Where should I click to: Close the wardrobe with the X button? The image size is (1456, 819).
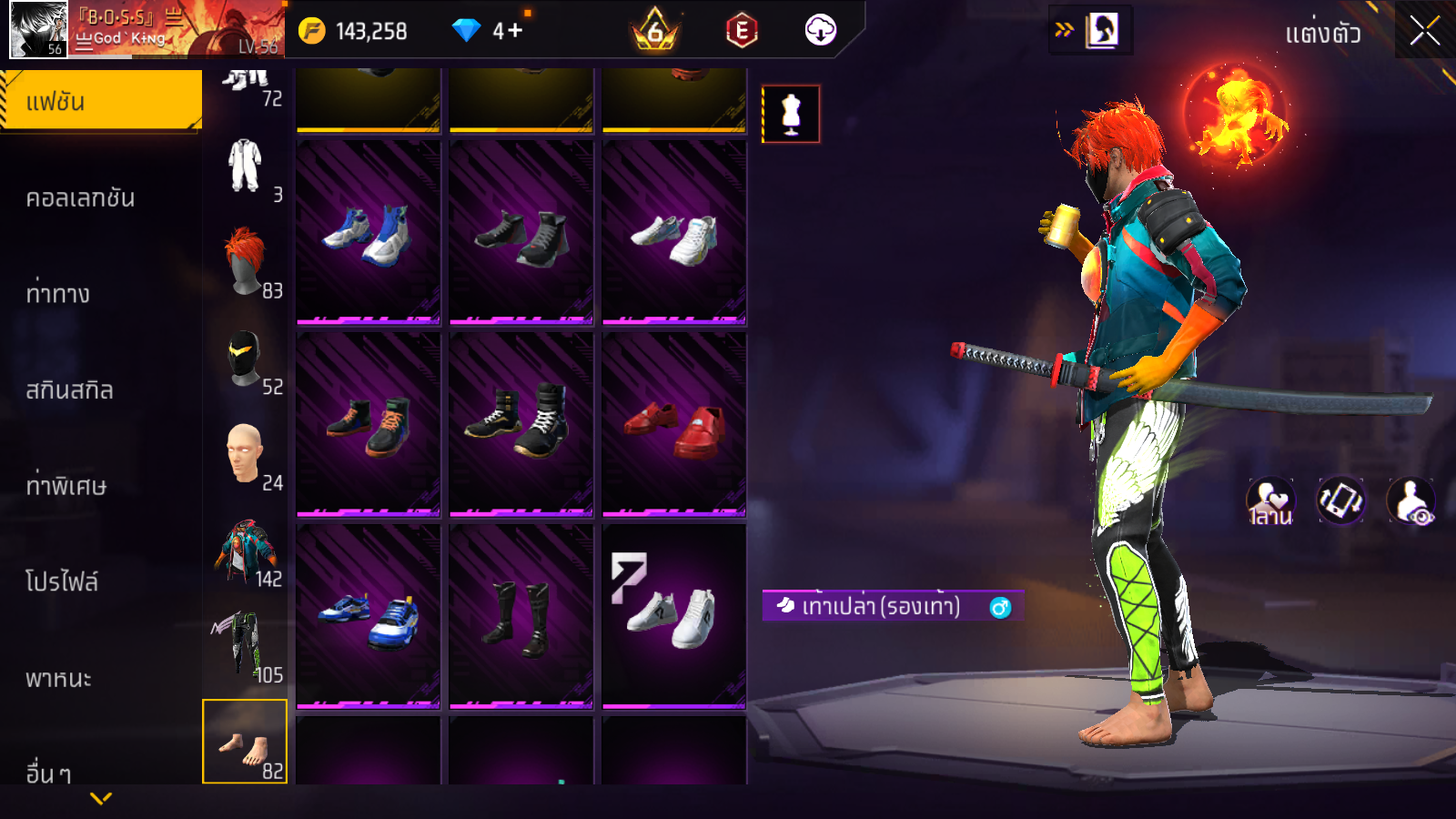pyautogui.click(x=1424, y=32)
